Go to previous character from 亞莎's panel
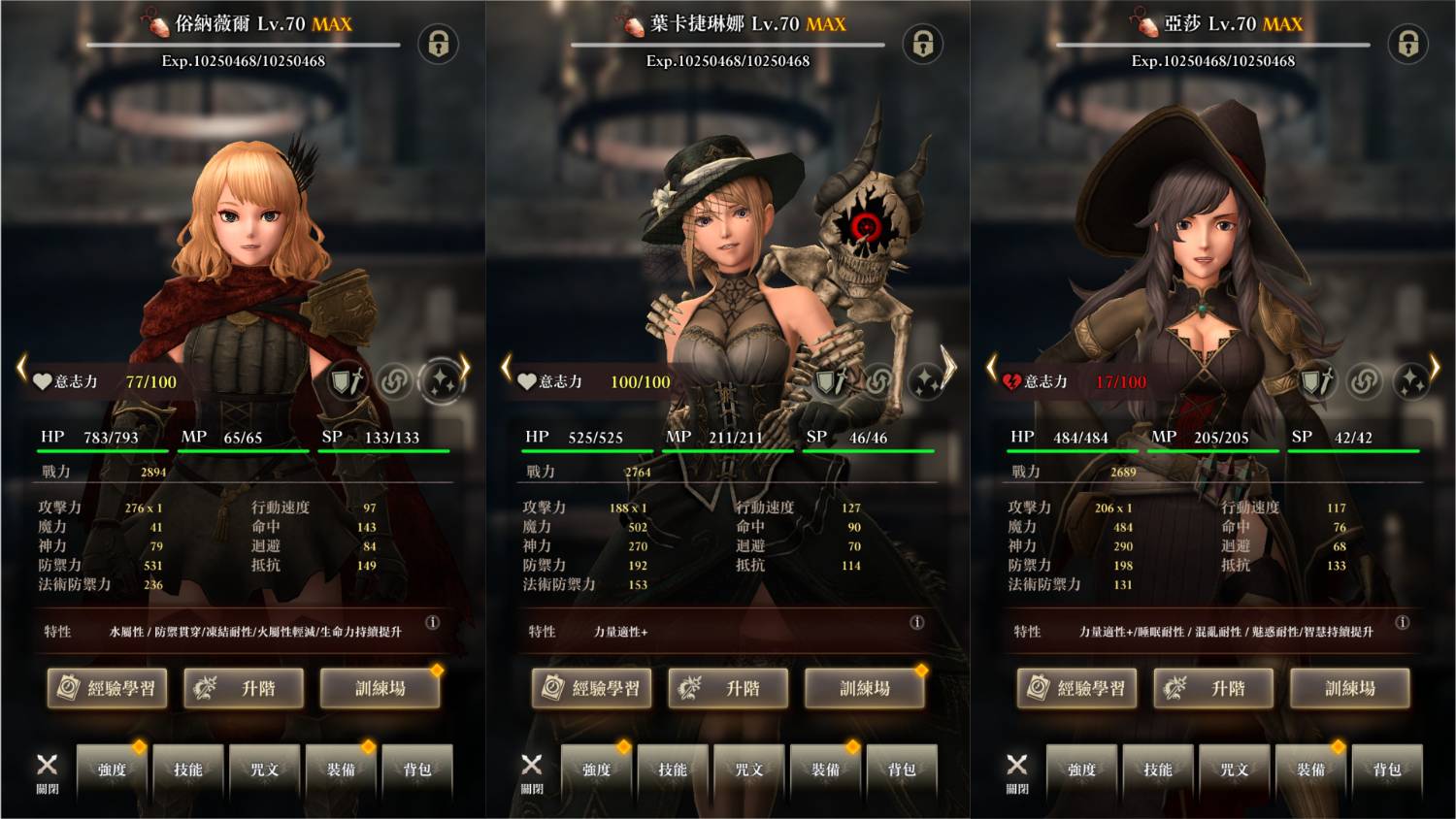This screenshot has width=1456, height=819. [991, 368]
